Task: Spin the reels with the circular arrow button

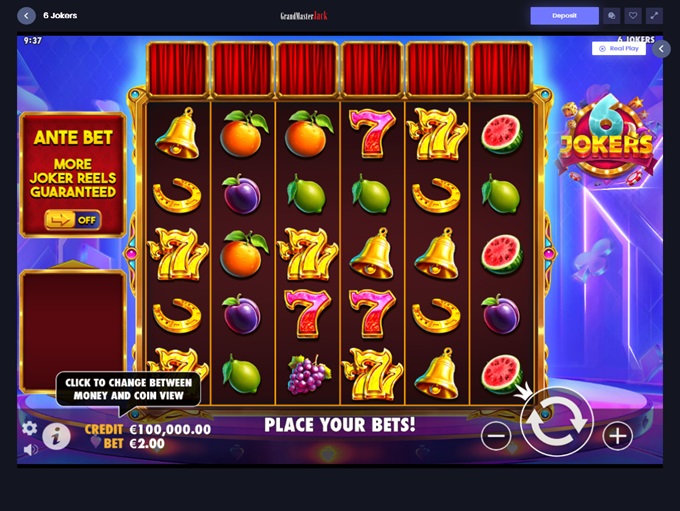Action: tap(557, 423)
